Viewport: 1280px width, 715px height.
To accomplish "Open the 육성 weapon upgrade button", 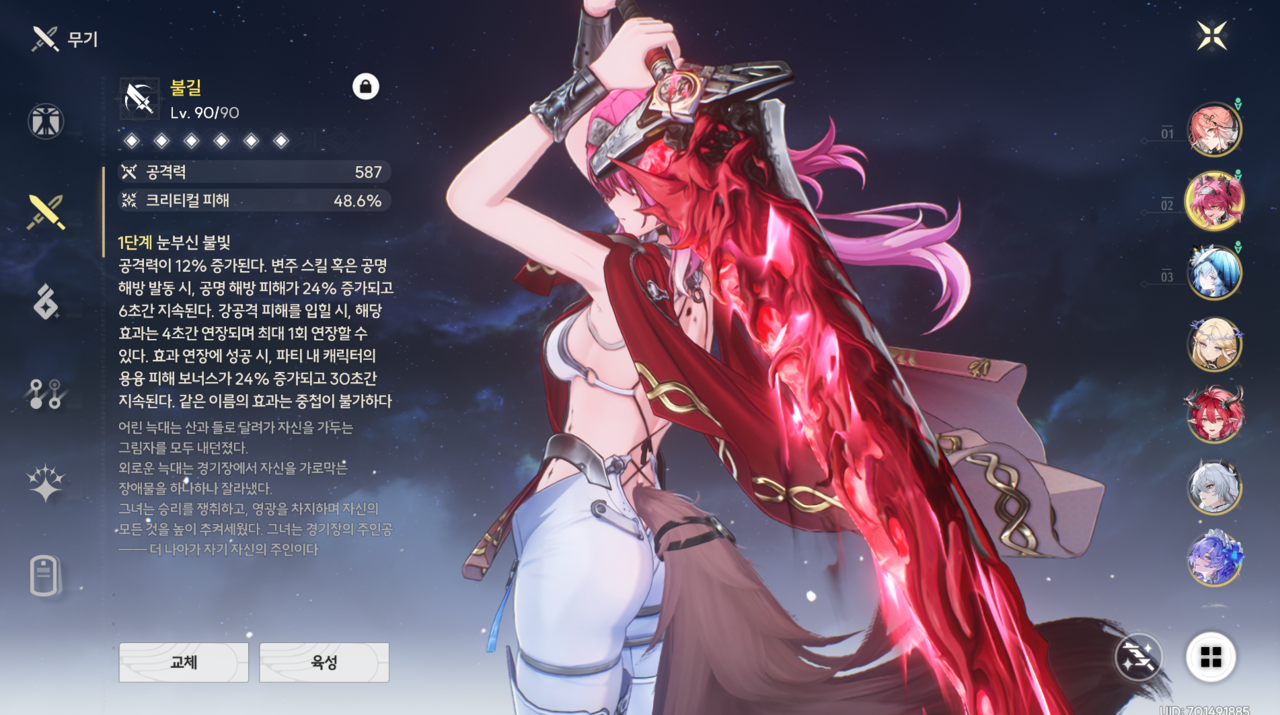I will coord(324,662).
